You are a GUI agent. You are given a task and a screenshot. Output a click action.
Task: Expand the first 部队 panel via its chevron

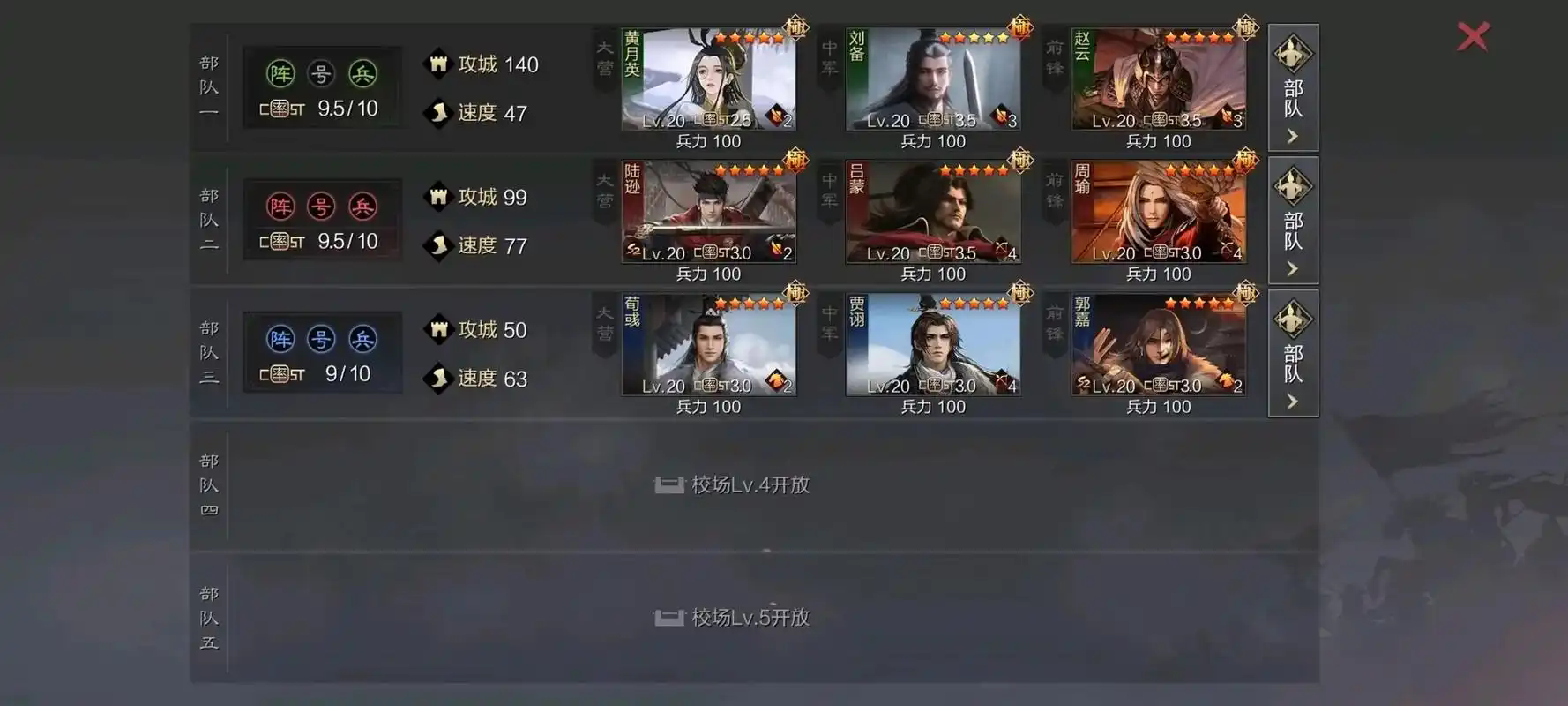pyautogui.click(x=1292, y=135)
